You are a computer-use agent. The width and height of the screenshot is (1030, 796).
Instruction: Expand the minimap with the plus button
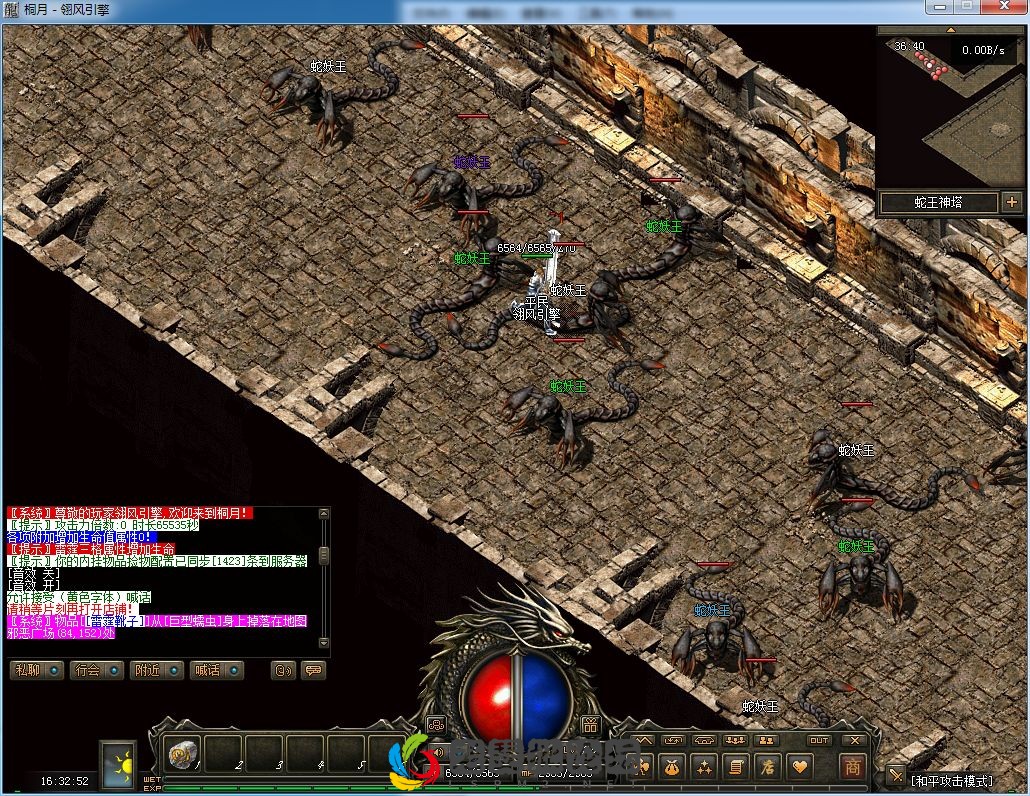click(x=1011, y=203)
